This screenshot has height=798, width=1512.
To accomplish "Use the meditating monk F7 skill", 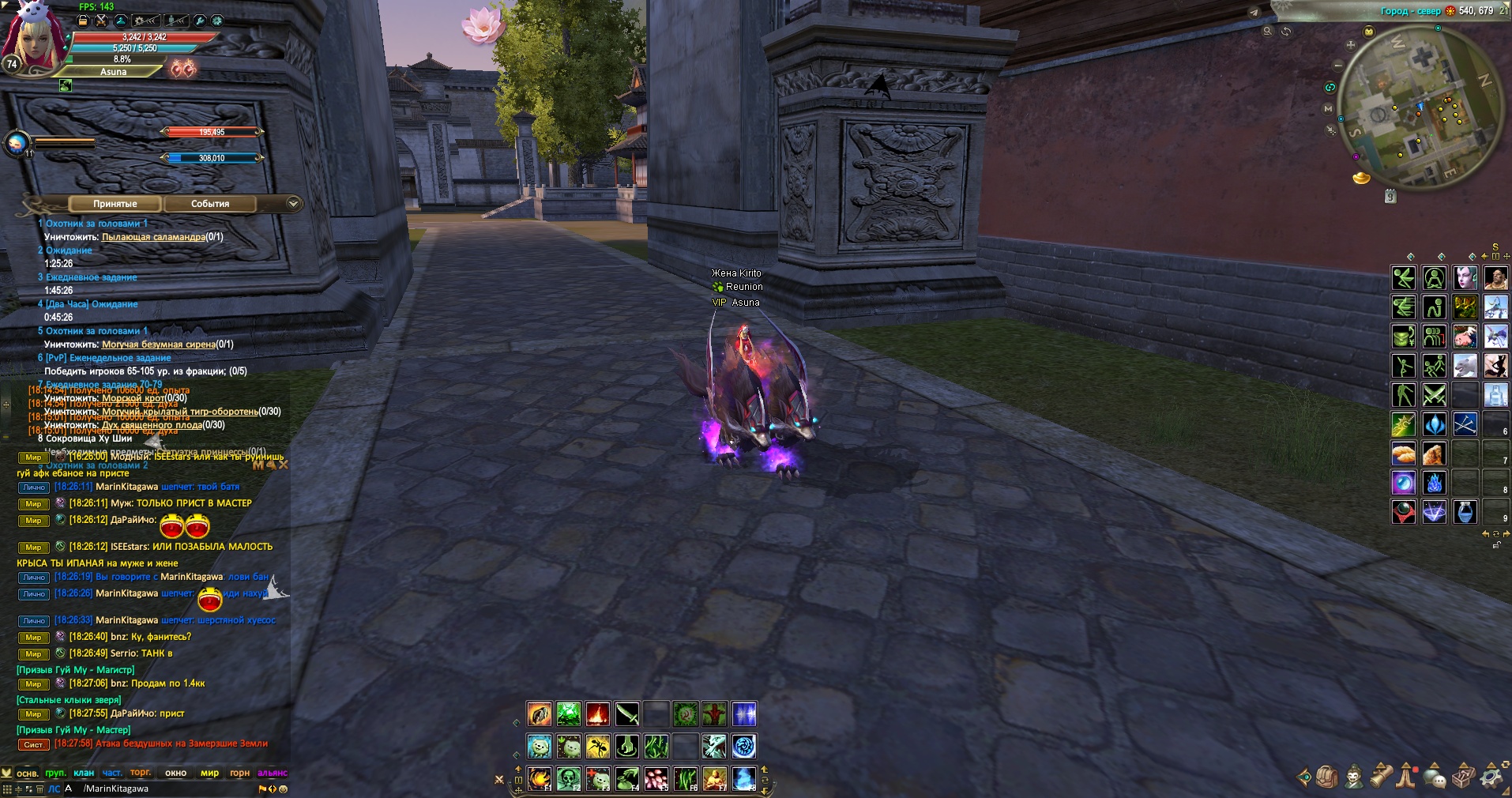I will click(x=714, y=779).
